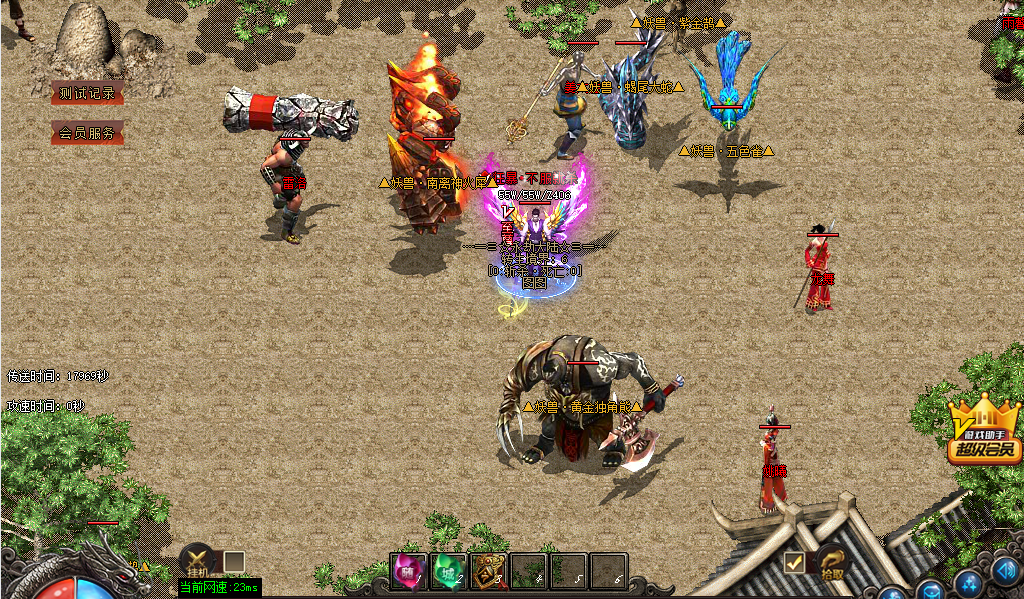The image size is (1024, 599).
Task: Toggle the checked box beside 拾取
Action: (x=795, y=563)
